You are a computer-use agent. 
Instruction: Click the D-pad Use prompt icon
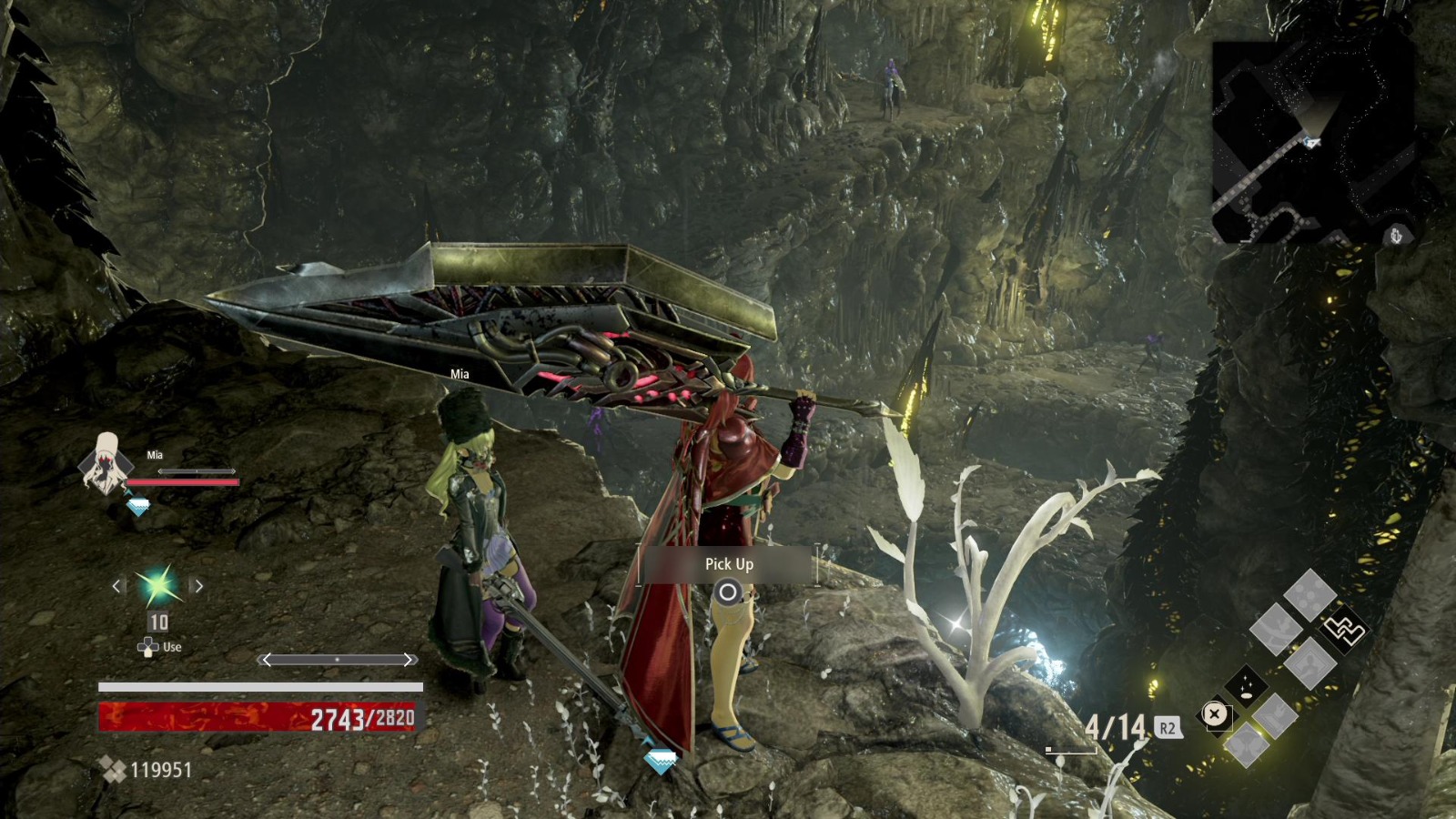(x=147, y=647)
